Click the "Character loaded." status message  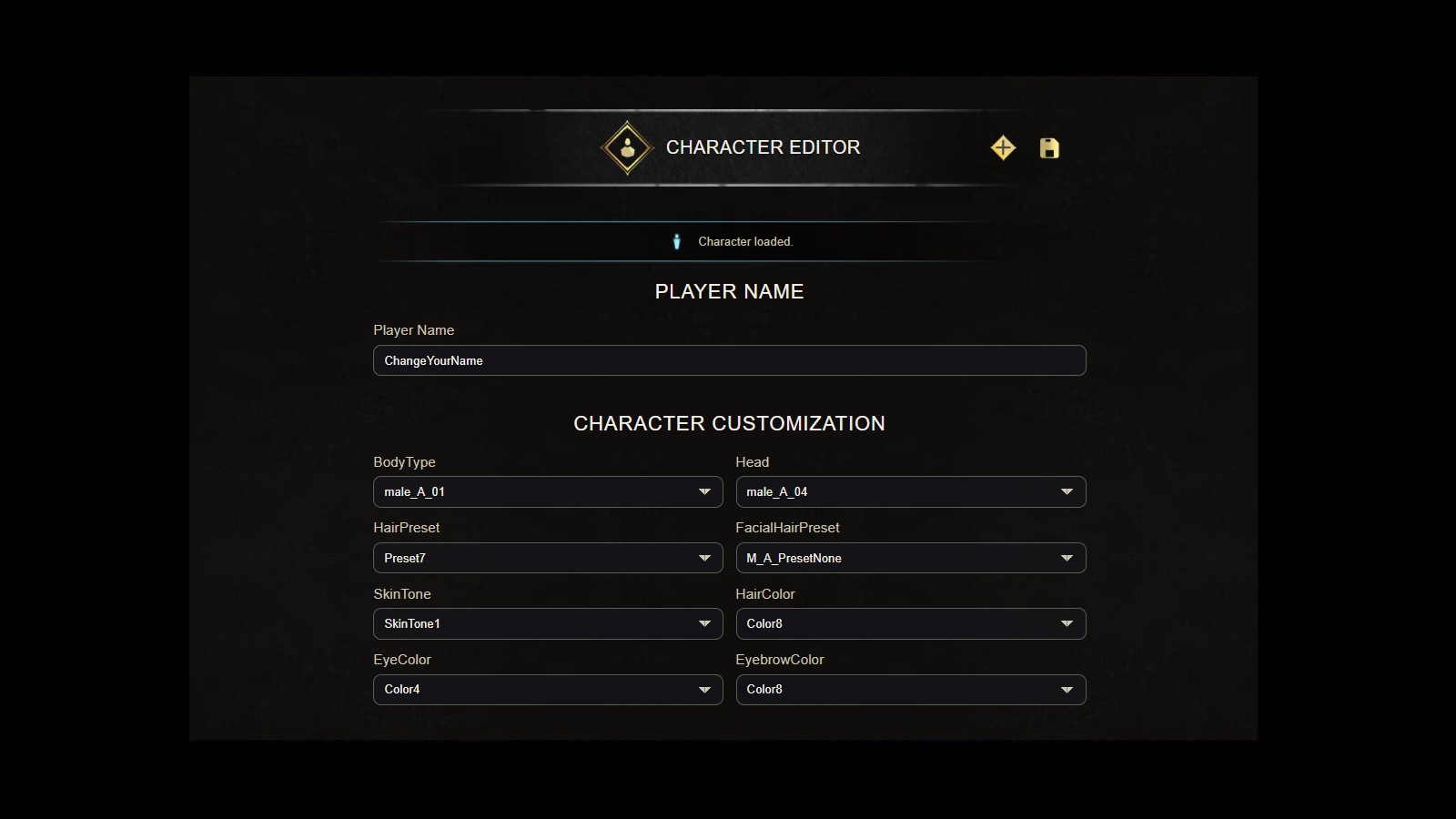(745, 241)
